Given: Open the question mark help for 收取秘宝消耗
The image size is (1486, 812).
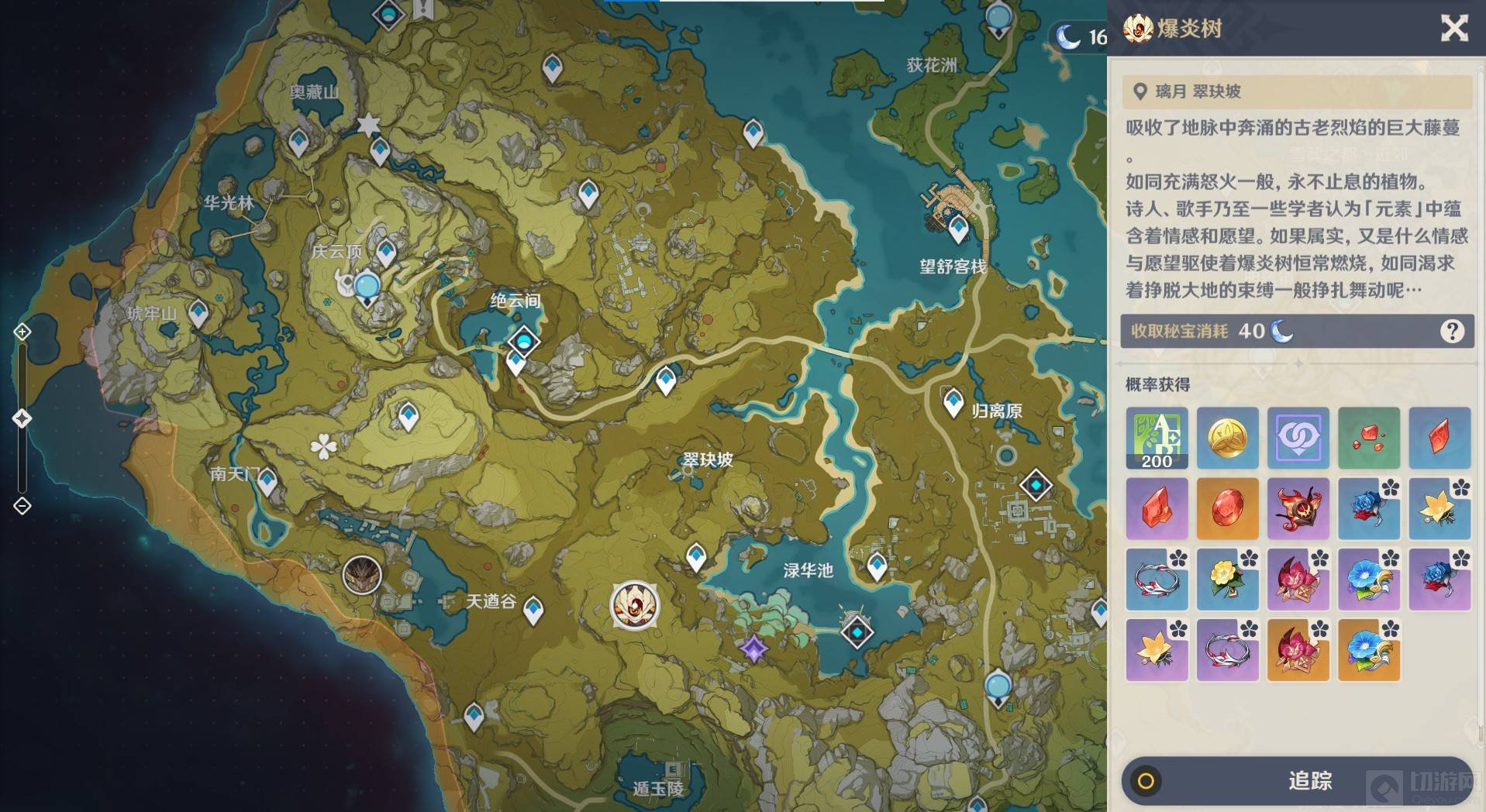Looking at the screenshot, I should point(1451,332).
